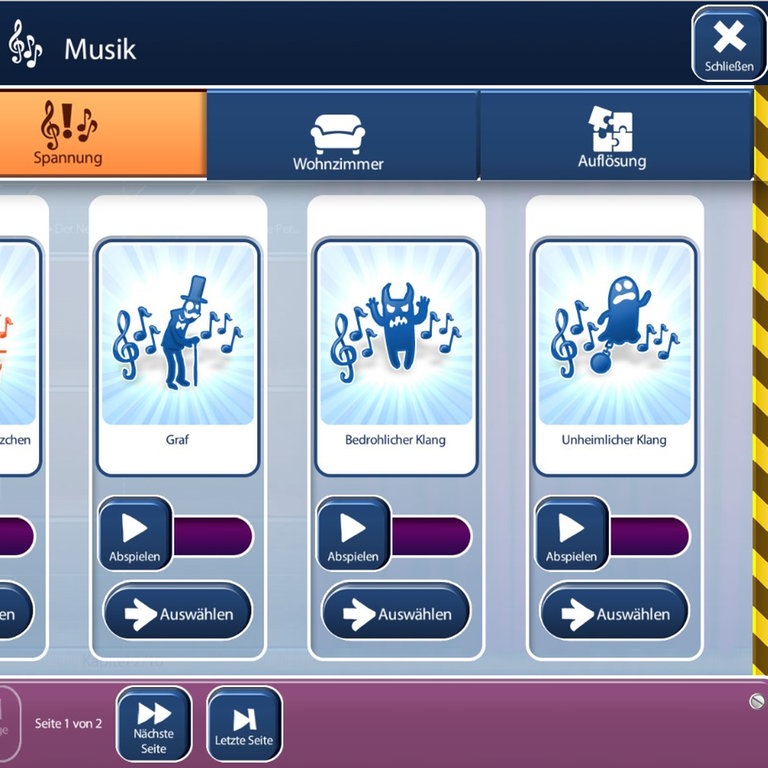Play the Unheimlicher Klang track

(x=571, y=534)
